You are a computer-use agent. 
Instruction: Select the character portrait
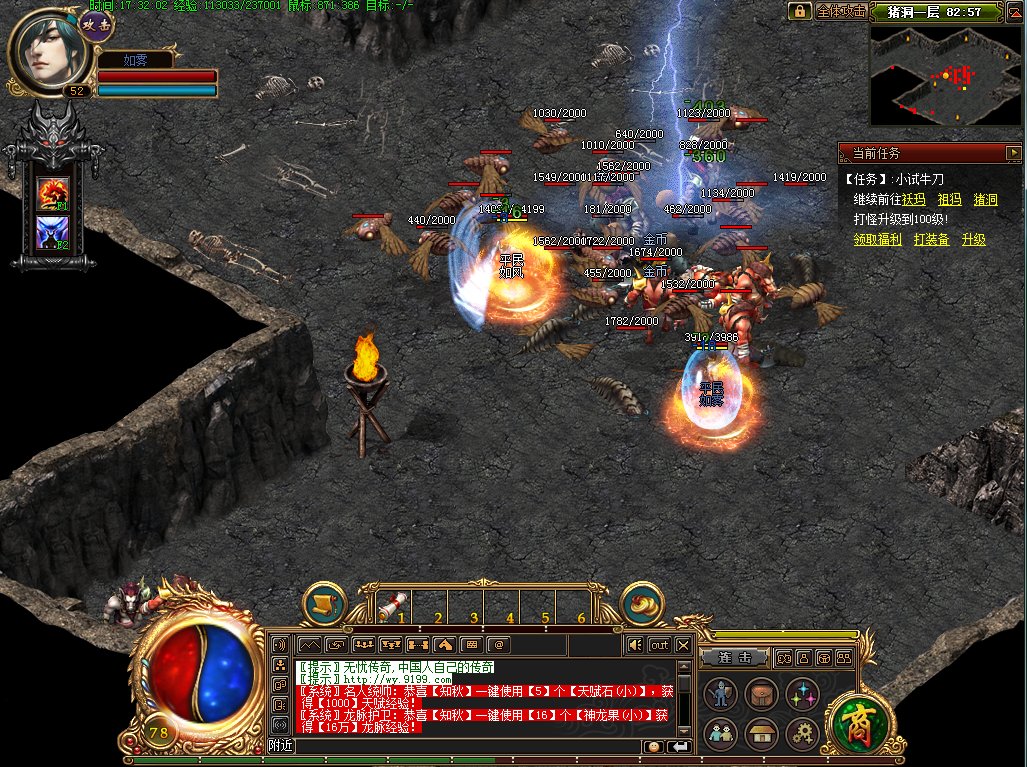(x=47, y=54)
